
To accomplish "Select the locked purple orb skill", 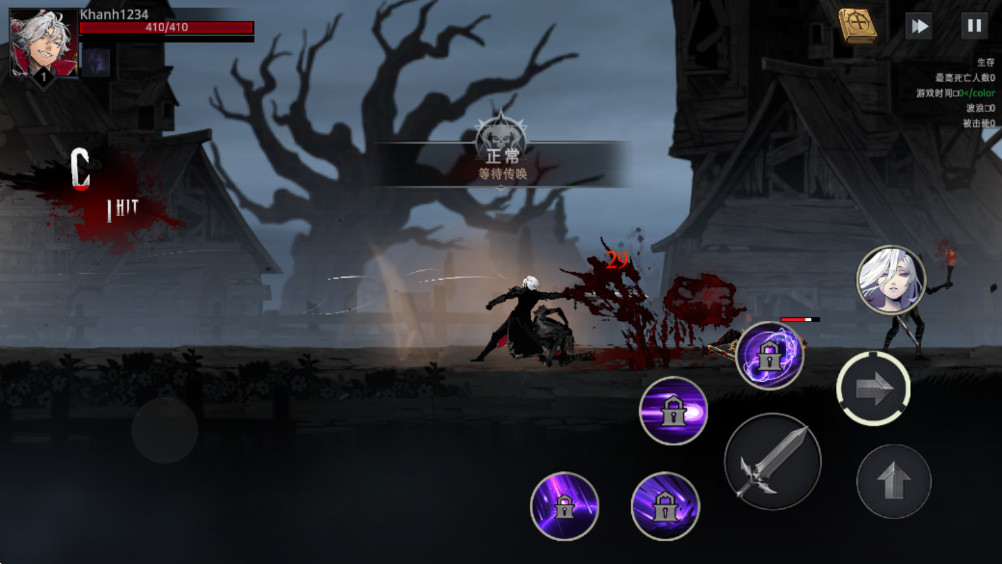I will pyautogui.click(x=769, y=355).
